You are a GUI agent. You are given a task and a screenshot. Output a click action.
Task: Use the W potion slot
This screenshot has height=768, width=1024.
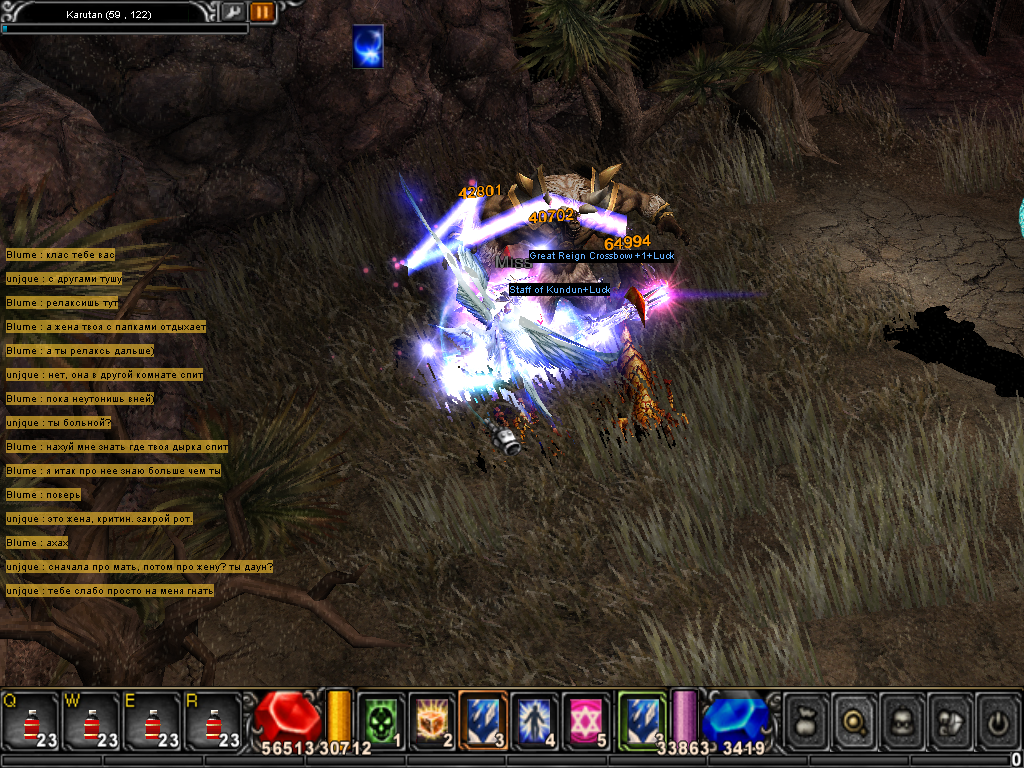[x=92, y=720]
